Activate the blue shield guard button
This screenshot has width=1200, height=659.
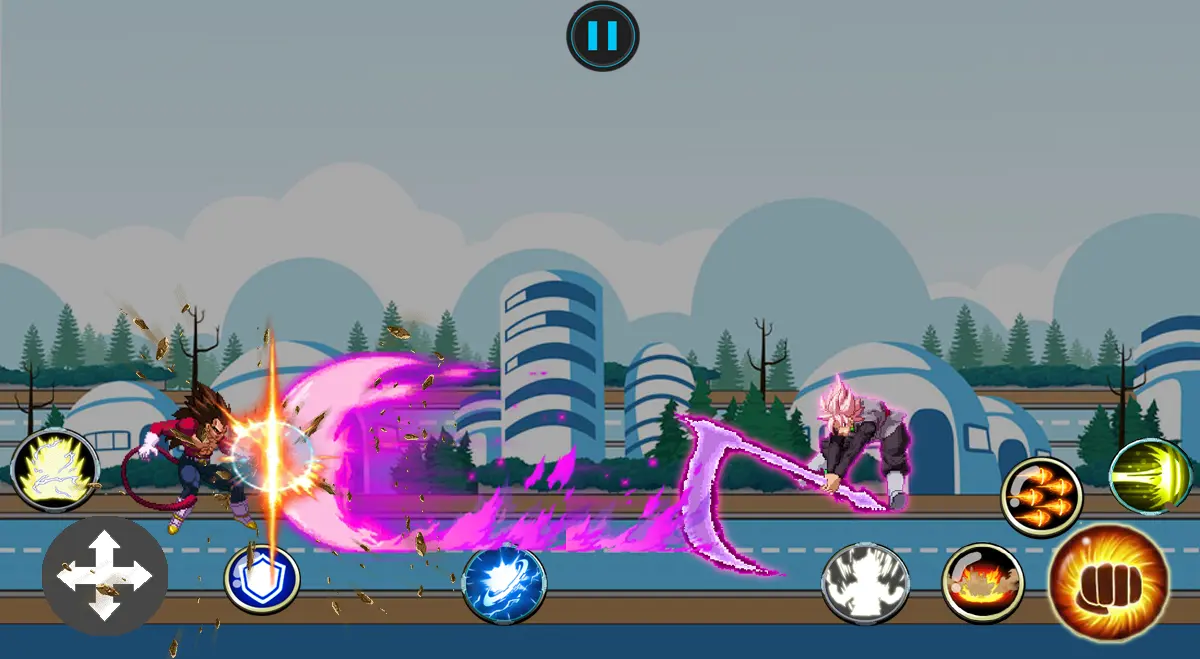[x=262, y=580]
